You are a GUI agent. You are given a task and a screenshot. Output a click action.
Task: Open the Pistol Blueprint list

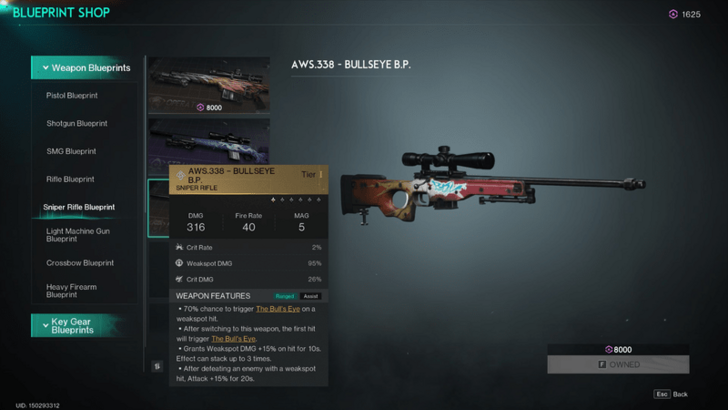pos(72,96)
